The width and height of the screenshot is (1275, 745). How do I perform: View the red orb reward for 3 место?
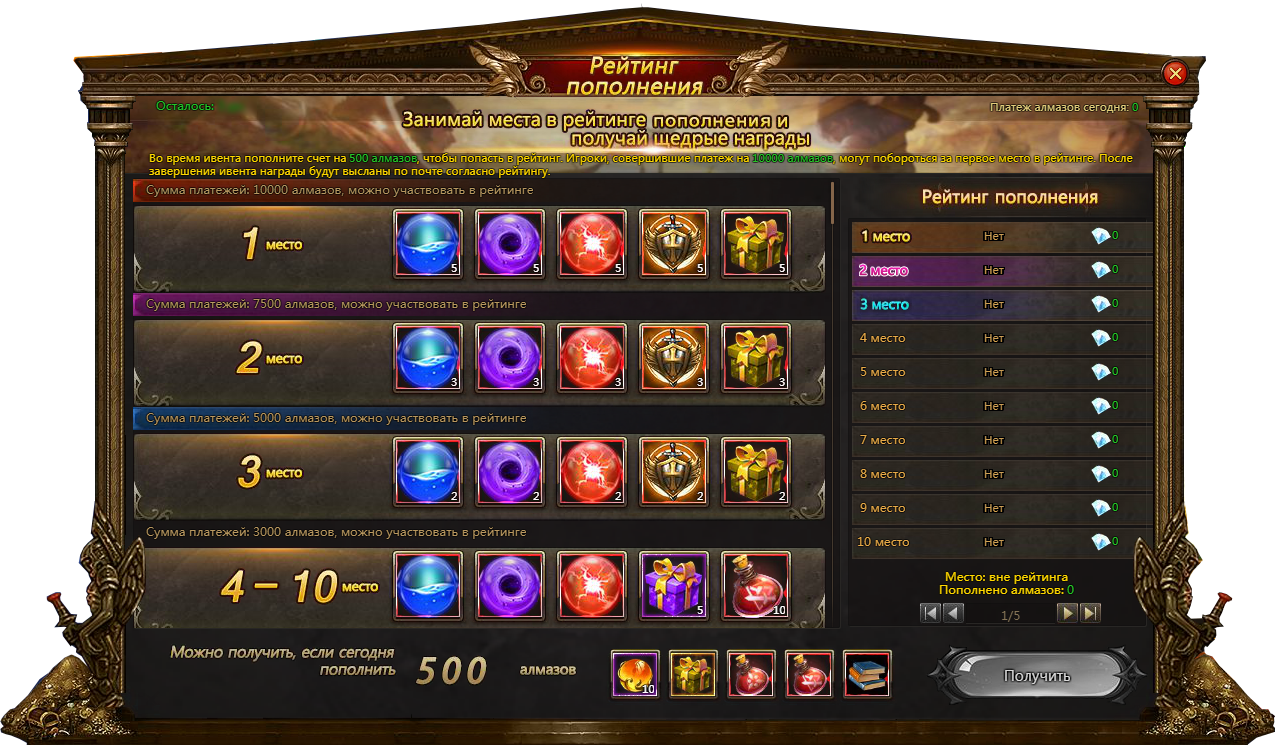pos(591,472)
